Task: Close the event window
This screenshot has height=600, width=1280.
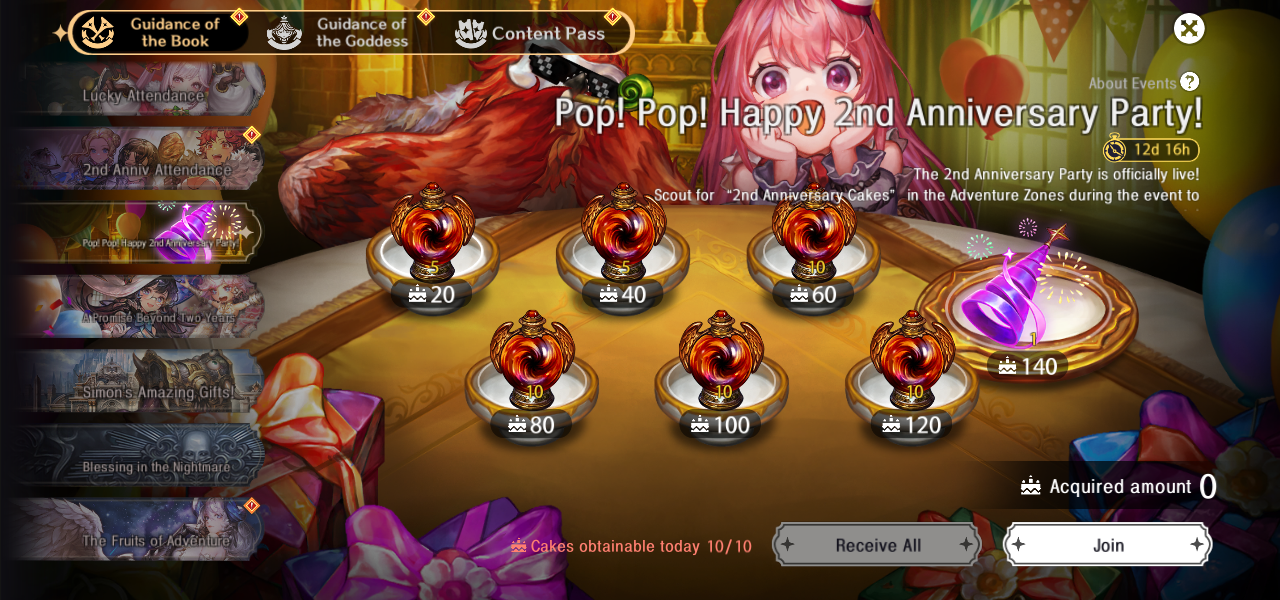Action: pyautogui.click(x=1188, y=28)
